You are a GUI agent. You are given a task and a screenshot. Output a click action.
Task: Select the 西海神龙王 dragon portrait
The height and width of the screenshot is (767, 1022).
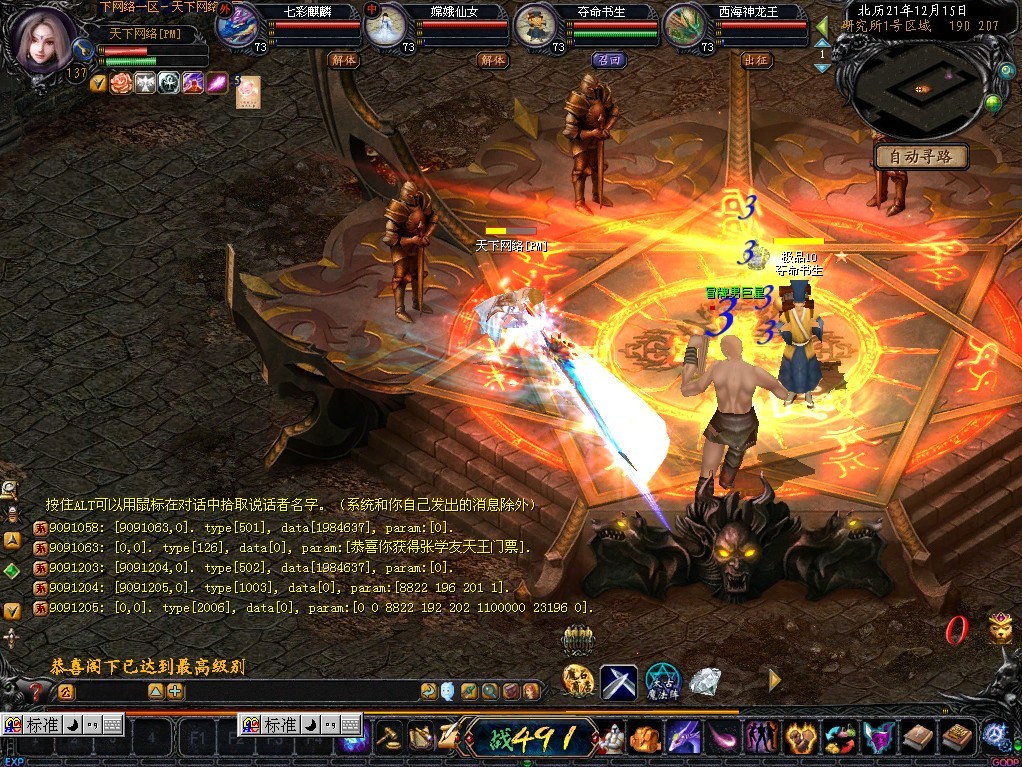[687, 27]
